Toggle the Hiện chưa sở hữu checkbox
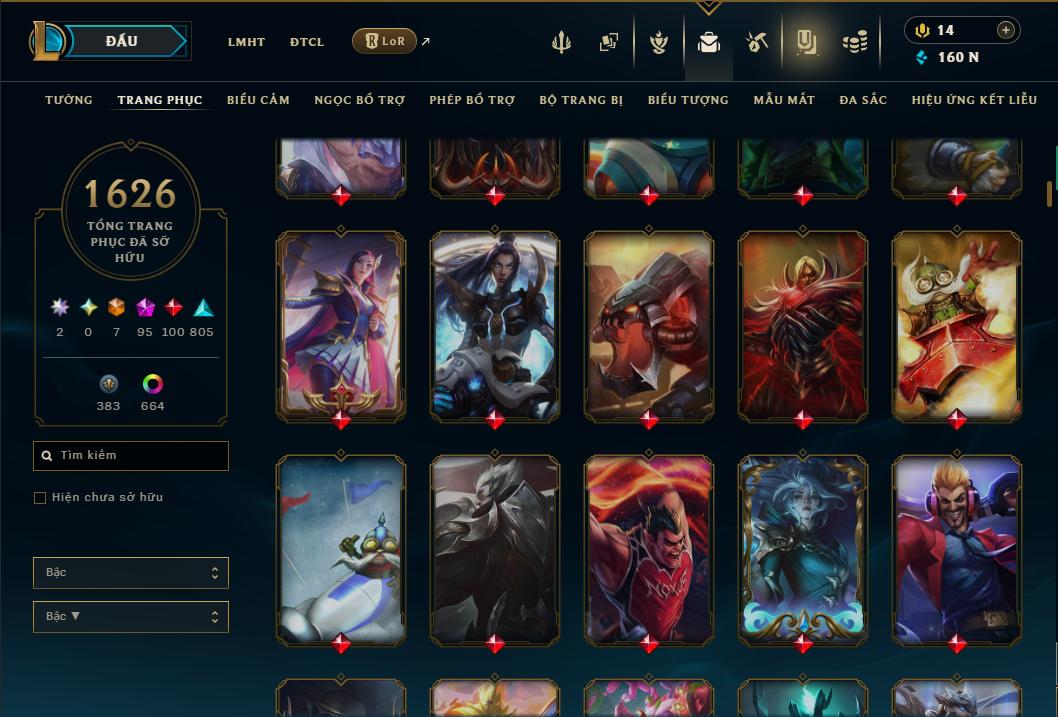 pos(40,498)
